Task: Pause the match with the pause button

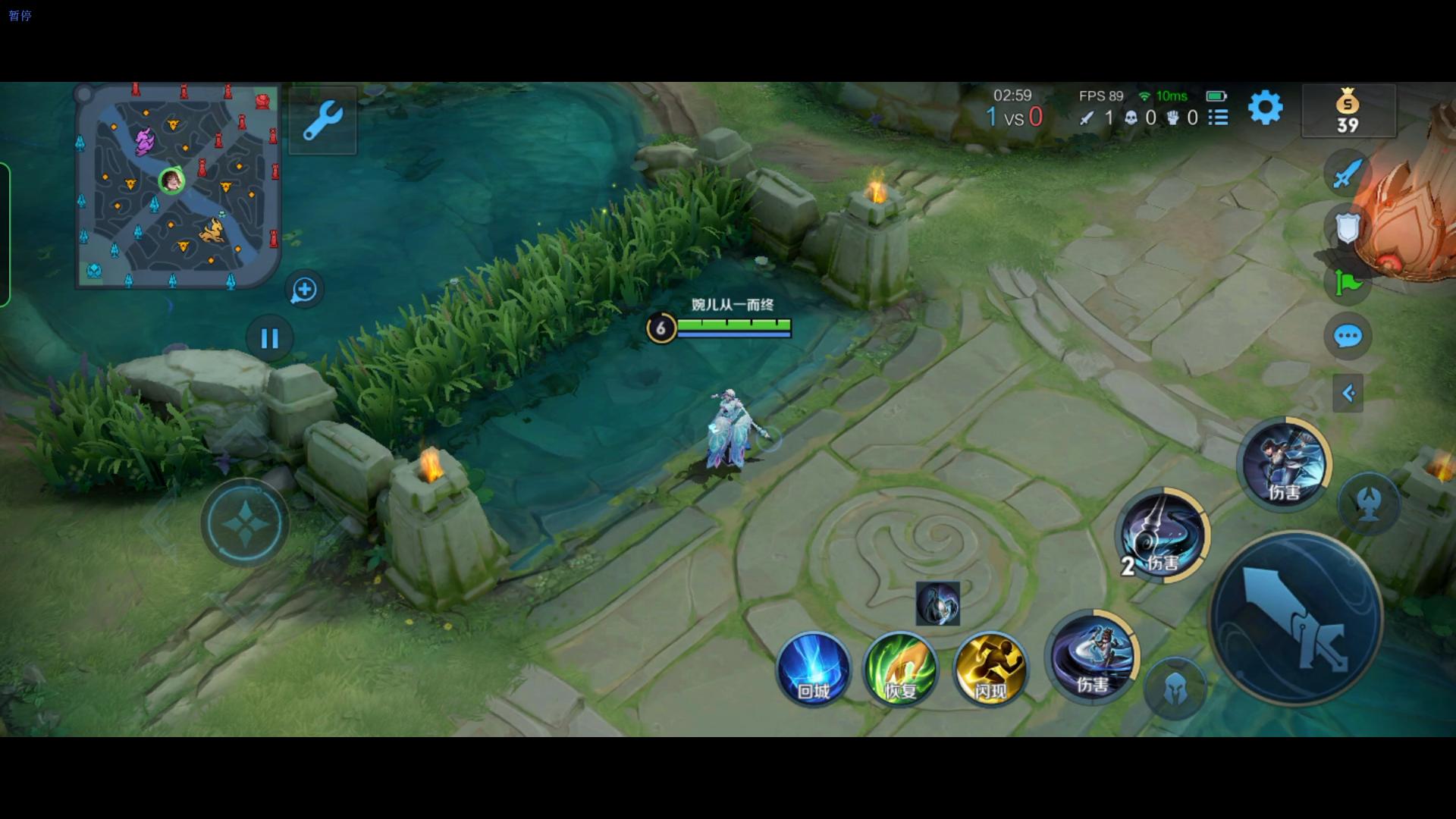Action: (270, 338)
